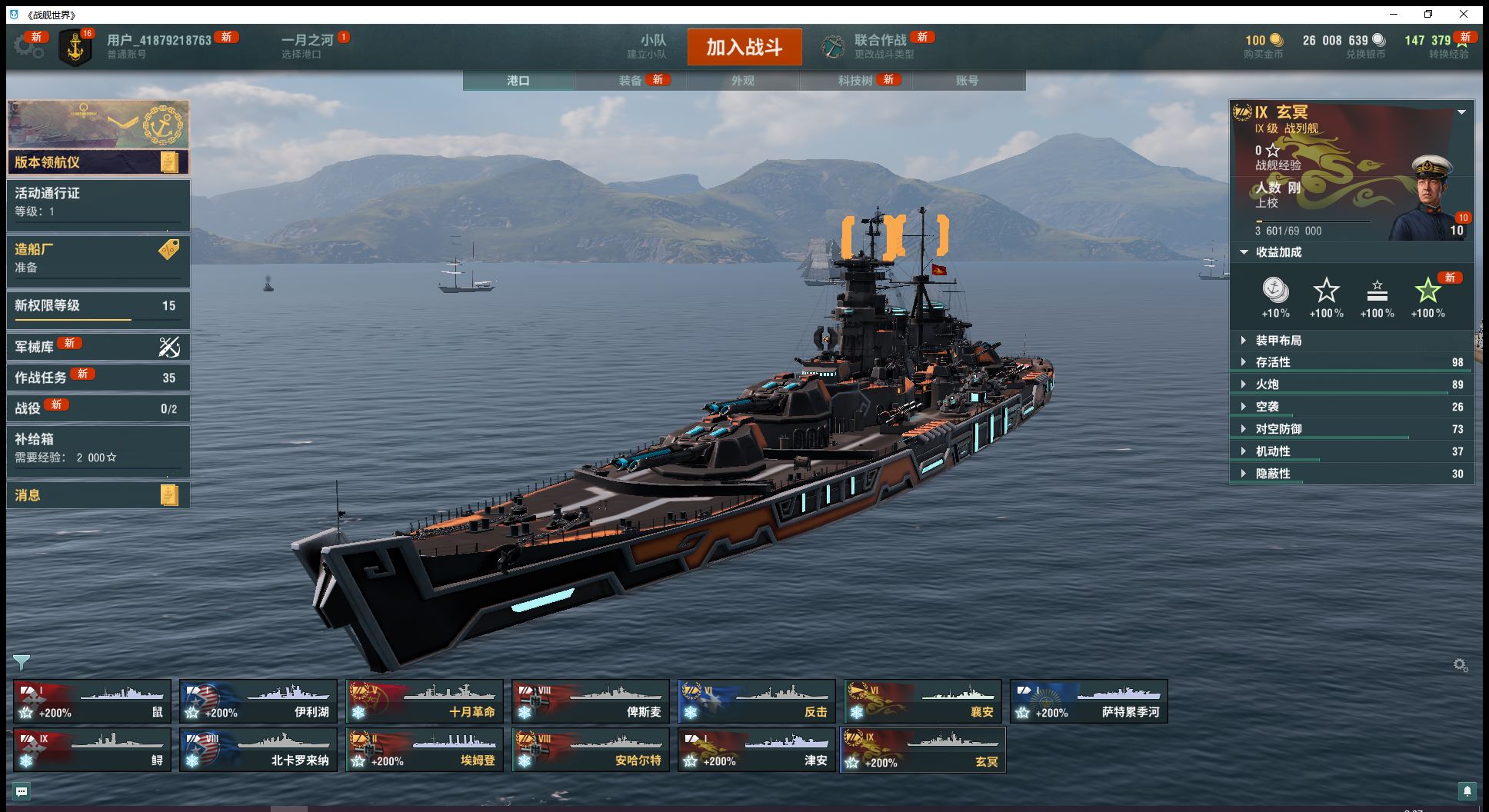Expand the 火炮 artillery stats row
Image resolution: width=1489 pixels, height=812 pixels.
pos(1267,384)
